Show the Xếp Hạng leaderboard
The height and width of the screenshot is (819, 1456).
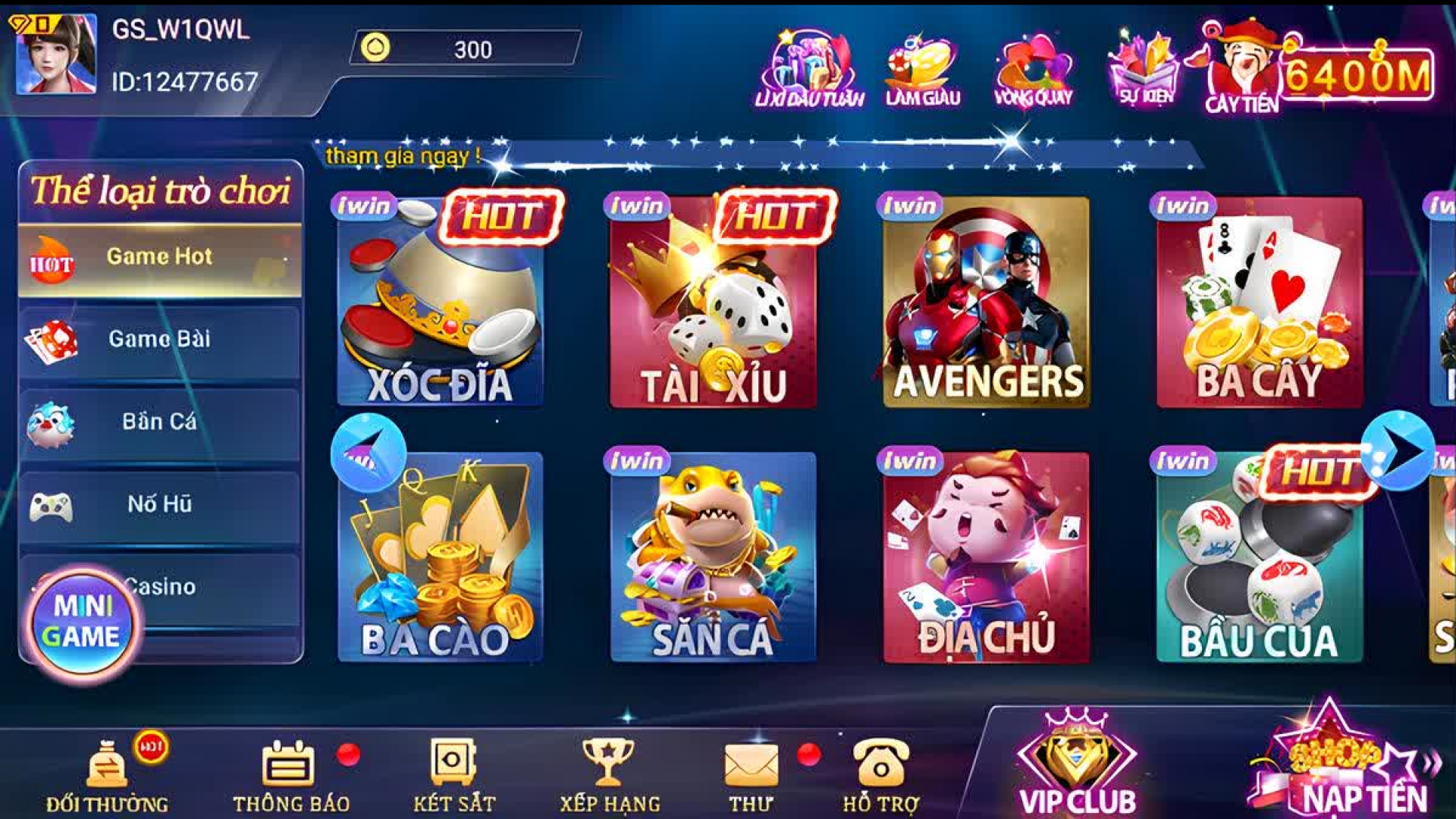pyautogui.click(x=609, y=775)
